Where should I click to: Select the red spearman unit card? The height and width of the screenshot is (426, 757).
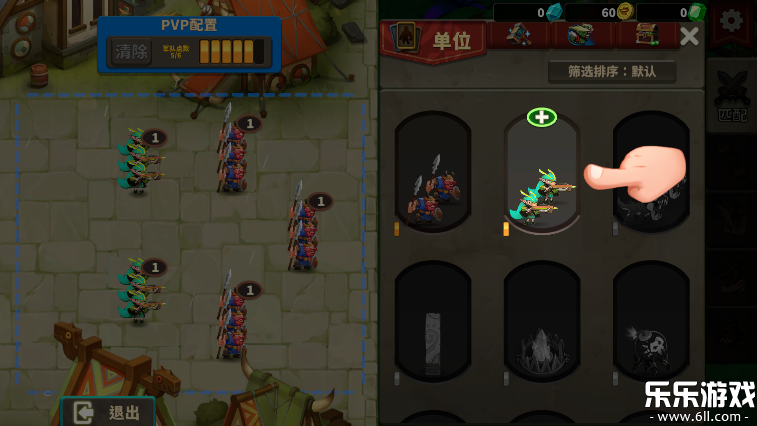(432, 175)
